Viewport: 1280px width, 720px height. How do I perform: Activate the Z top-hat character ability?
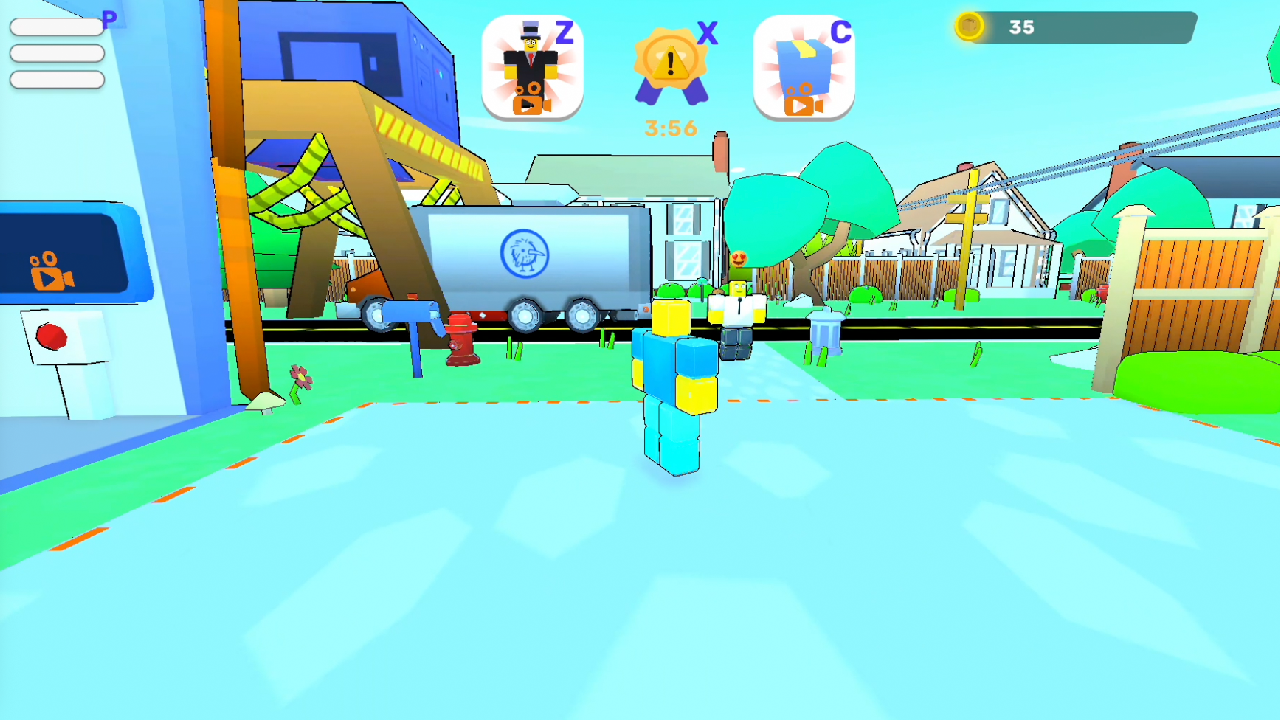pyautogui.click(x=532, y=65)
